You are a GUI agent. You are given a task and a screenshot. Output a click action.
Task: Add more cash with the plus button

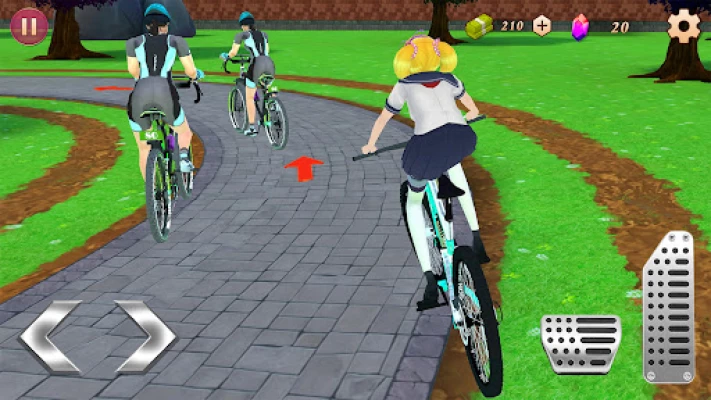click(x=542, y=26)
